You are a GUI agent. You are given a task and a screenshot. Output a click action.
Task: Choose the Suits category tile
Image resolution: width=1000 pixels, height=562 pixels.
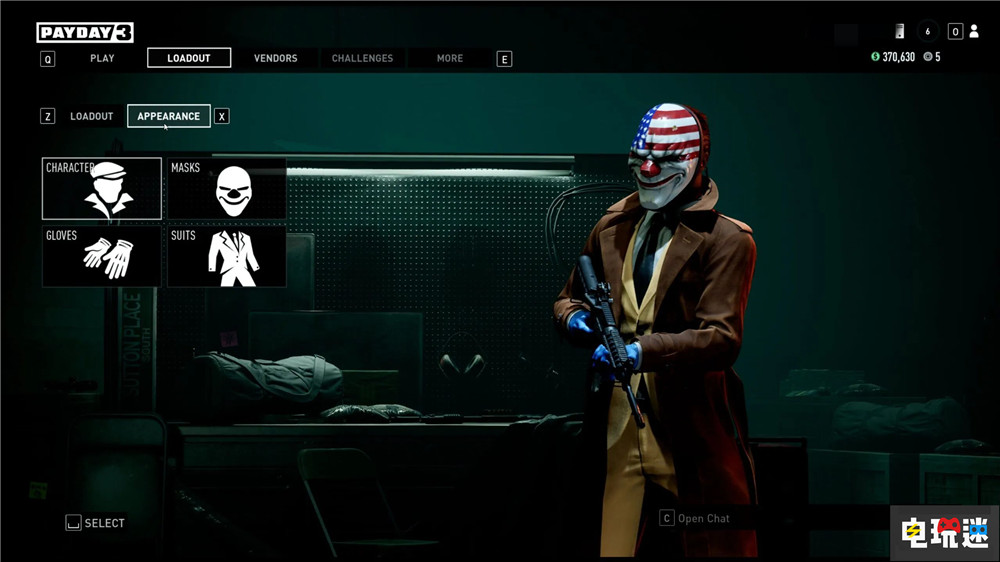tap(227, 256)
